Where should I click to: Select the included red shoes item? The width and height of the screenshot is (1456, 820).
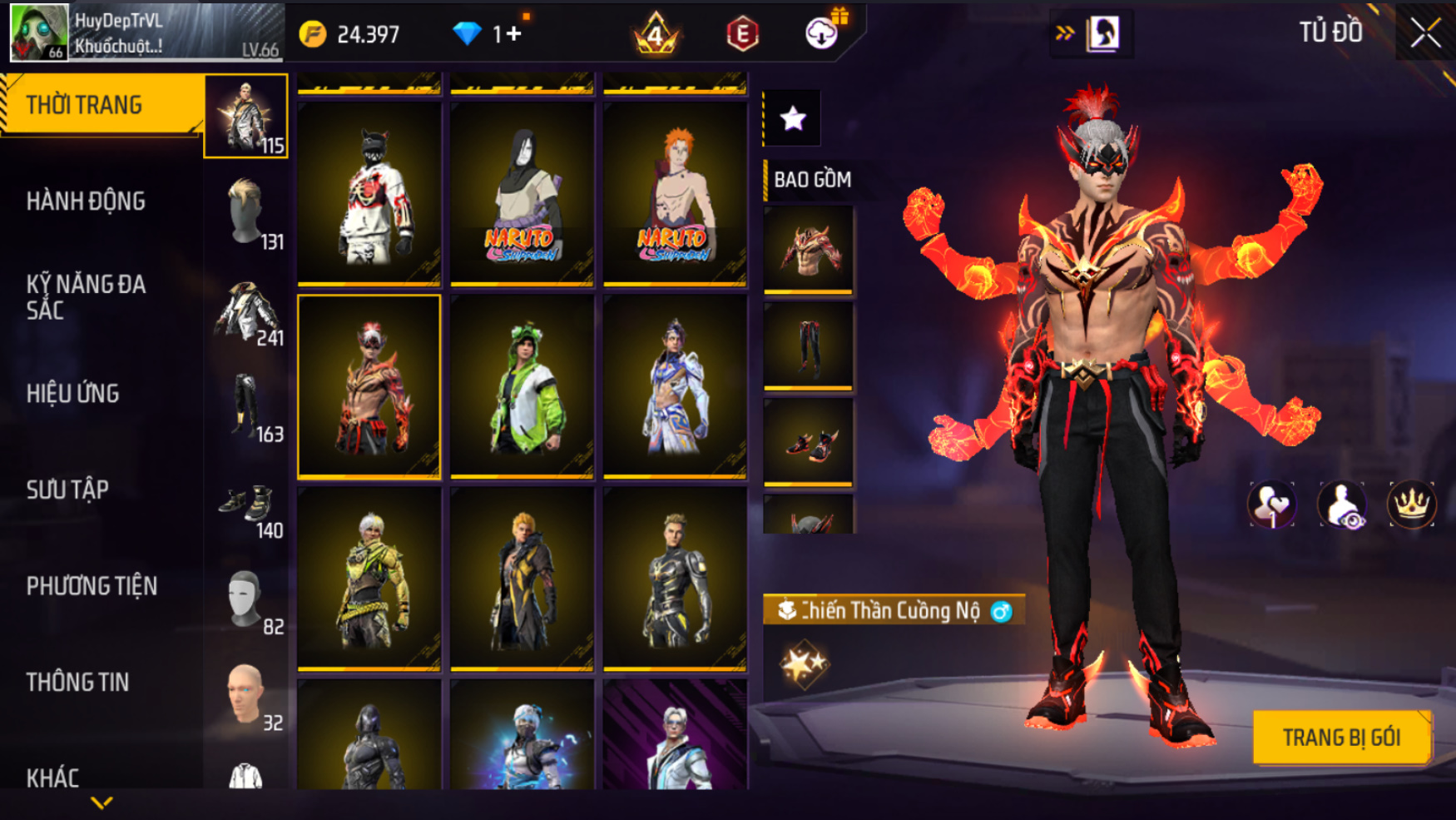tap(808, 442)
